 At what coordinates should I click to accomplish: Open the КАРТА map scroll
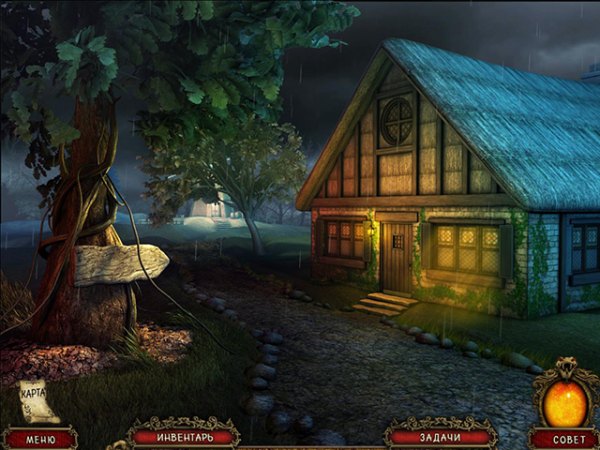pos(38,400)
